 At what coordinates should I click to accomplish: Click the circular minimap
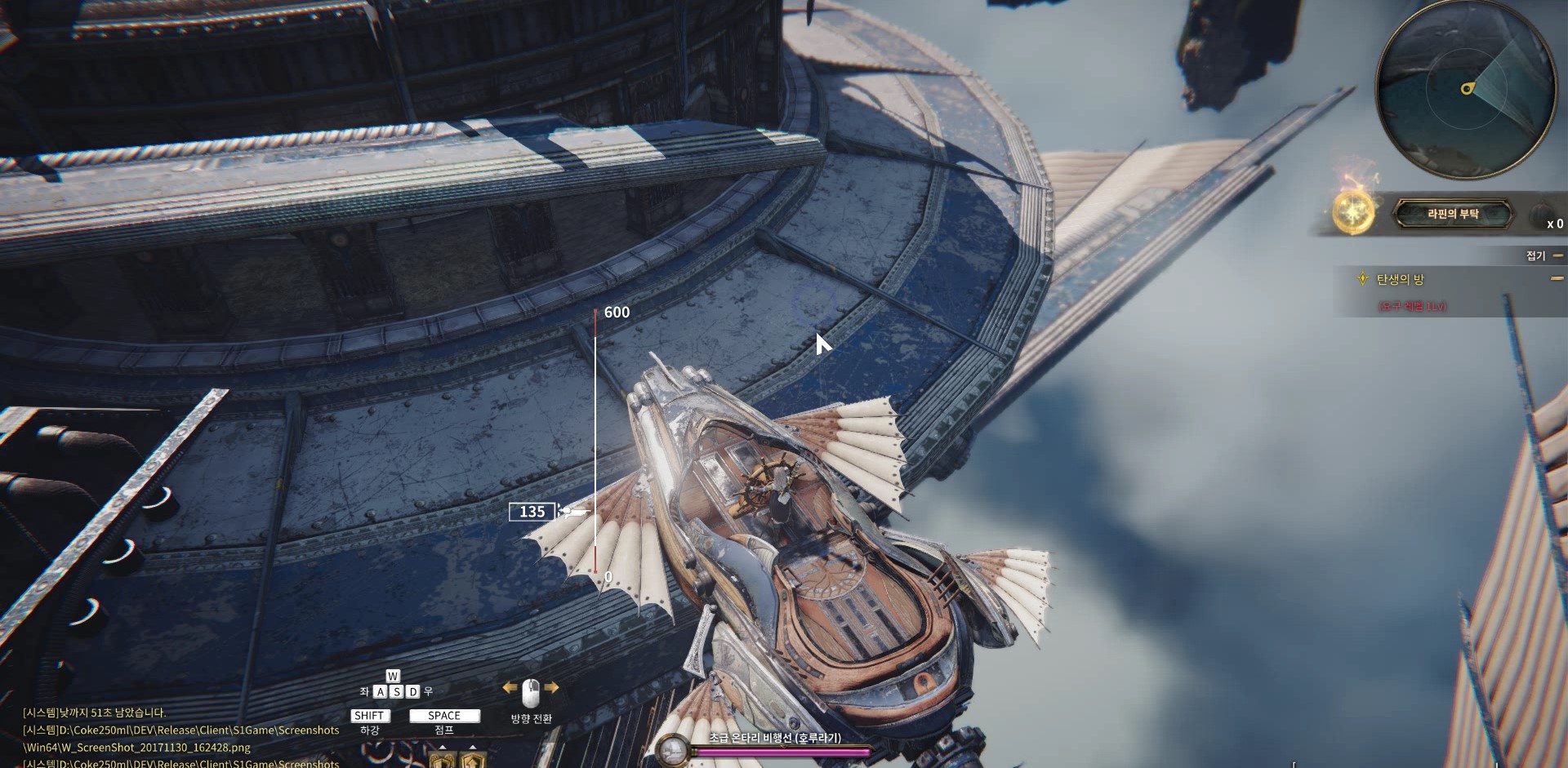1465,87
